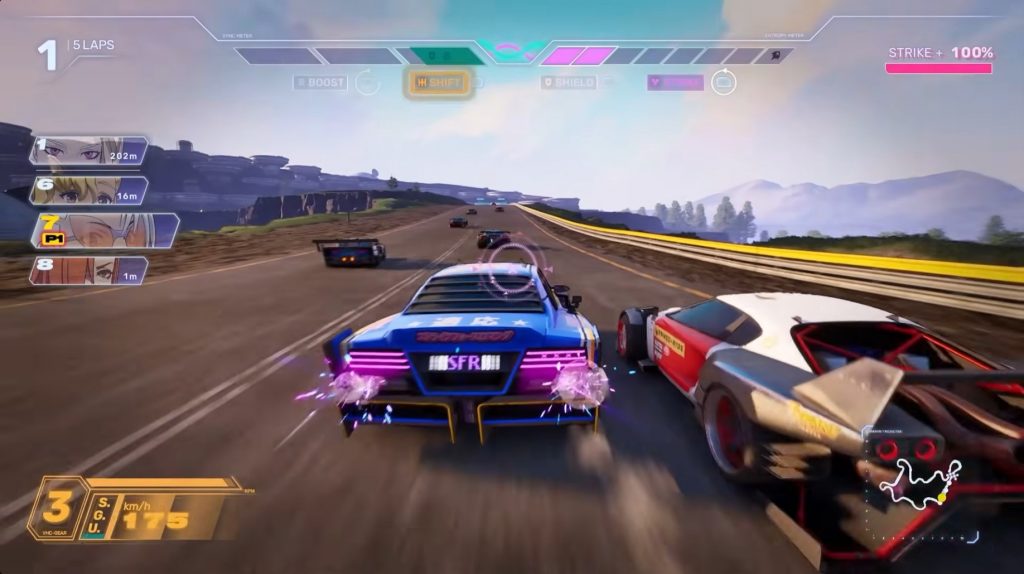Use the purple STRIKE ability
The image size is (1024, 574).
click(x=675, y=83)
